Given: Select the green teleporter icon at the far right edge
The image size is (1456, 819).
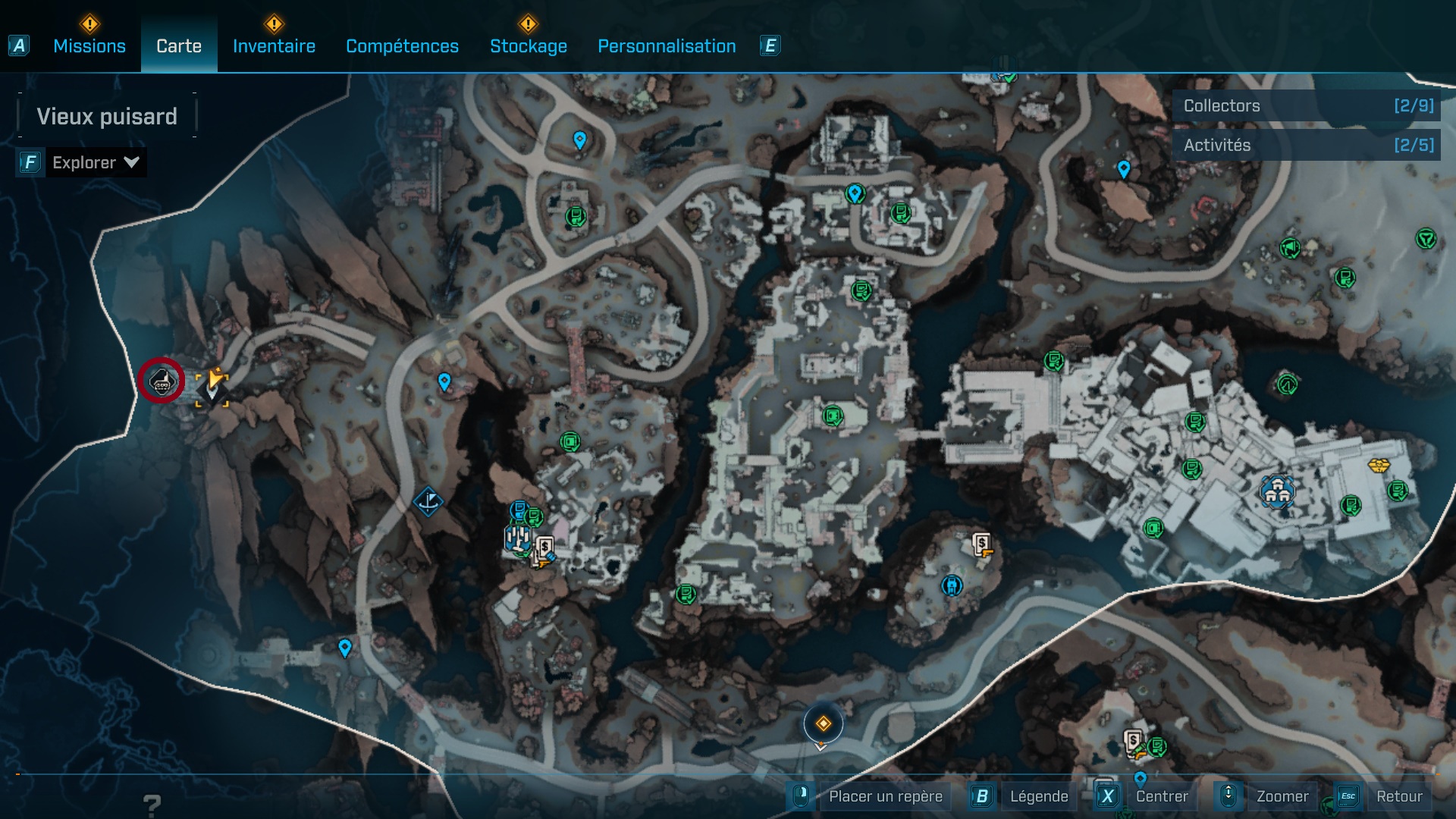Looking at the screenshot, I should 1426,240.
